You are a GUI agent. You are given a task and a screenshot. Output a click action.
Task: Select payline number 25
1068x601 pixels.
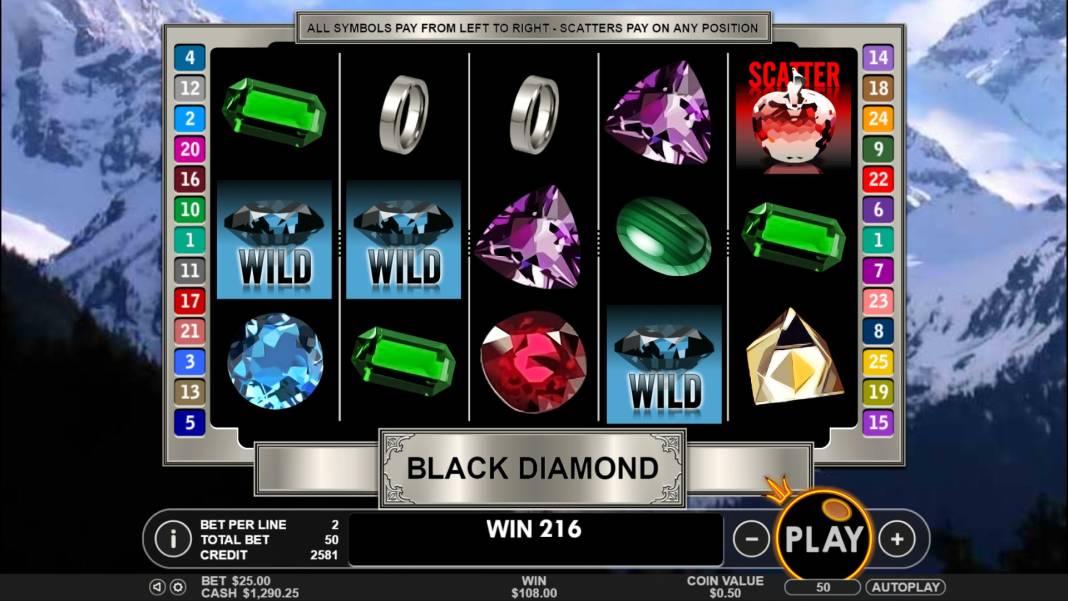coord(877,361)
